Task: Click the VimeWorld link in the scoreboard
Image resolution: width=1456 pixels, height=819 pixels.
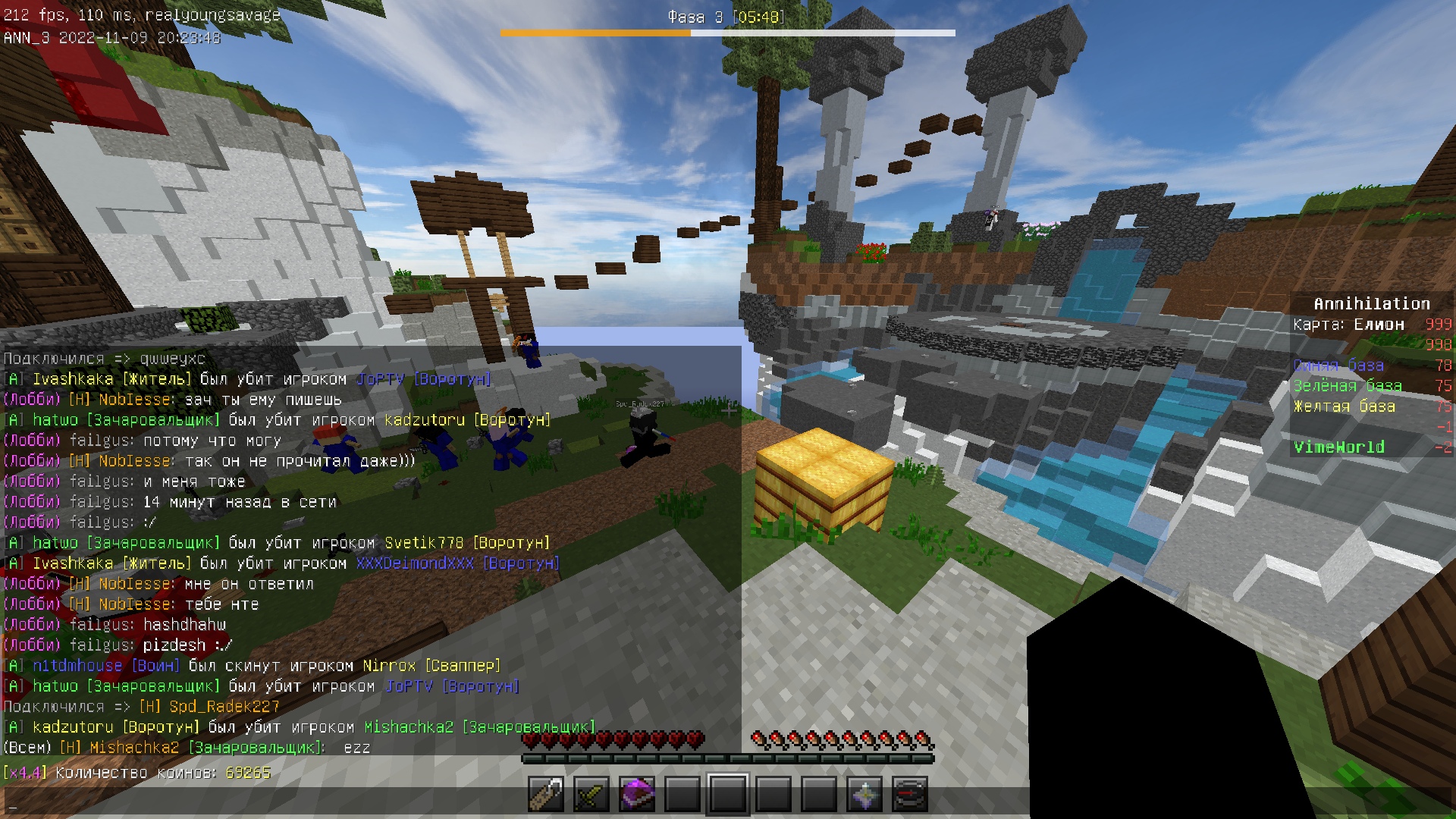Action: tap(1339, 447)
